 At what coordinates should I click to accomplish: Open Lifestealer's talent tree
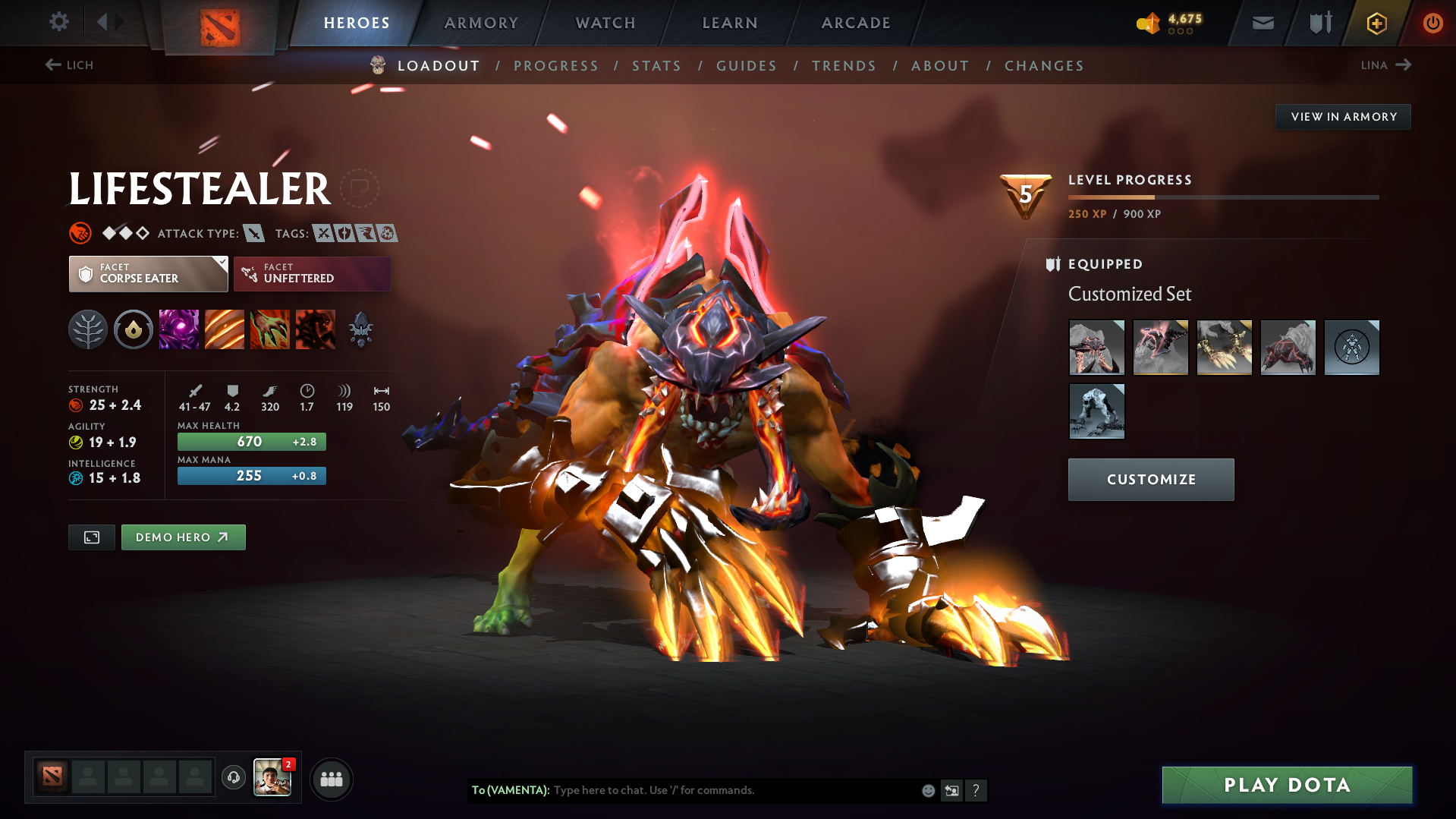[88, 329]
